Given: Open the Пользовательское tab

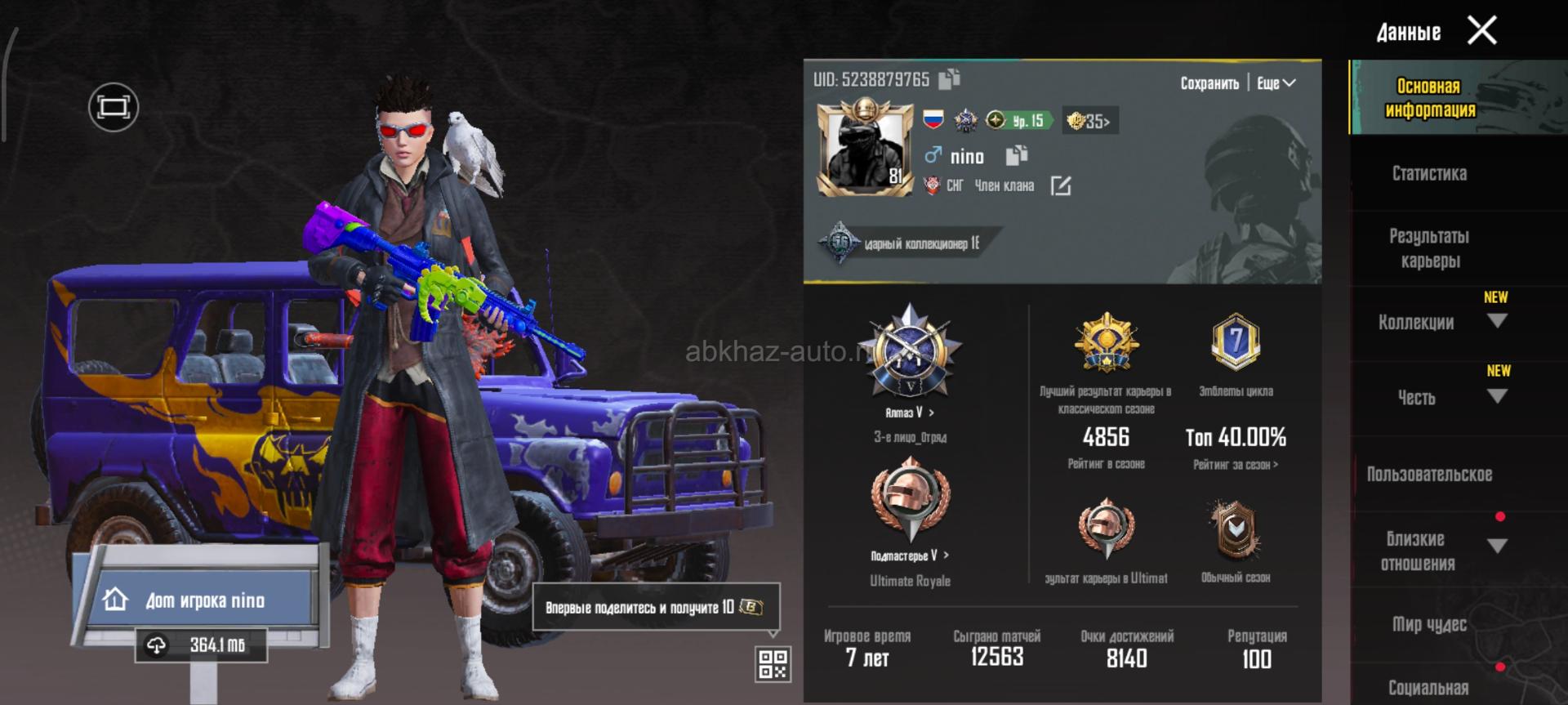Looking at the screenshot, I should point(1429,475).
